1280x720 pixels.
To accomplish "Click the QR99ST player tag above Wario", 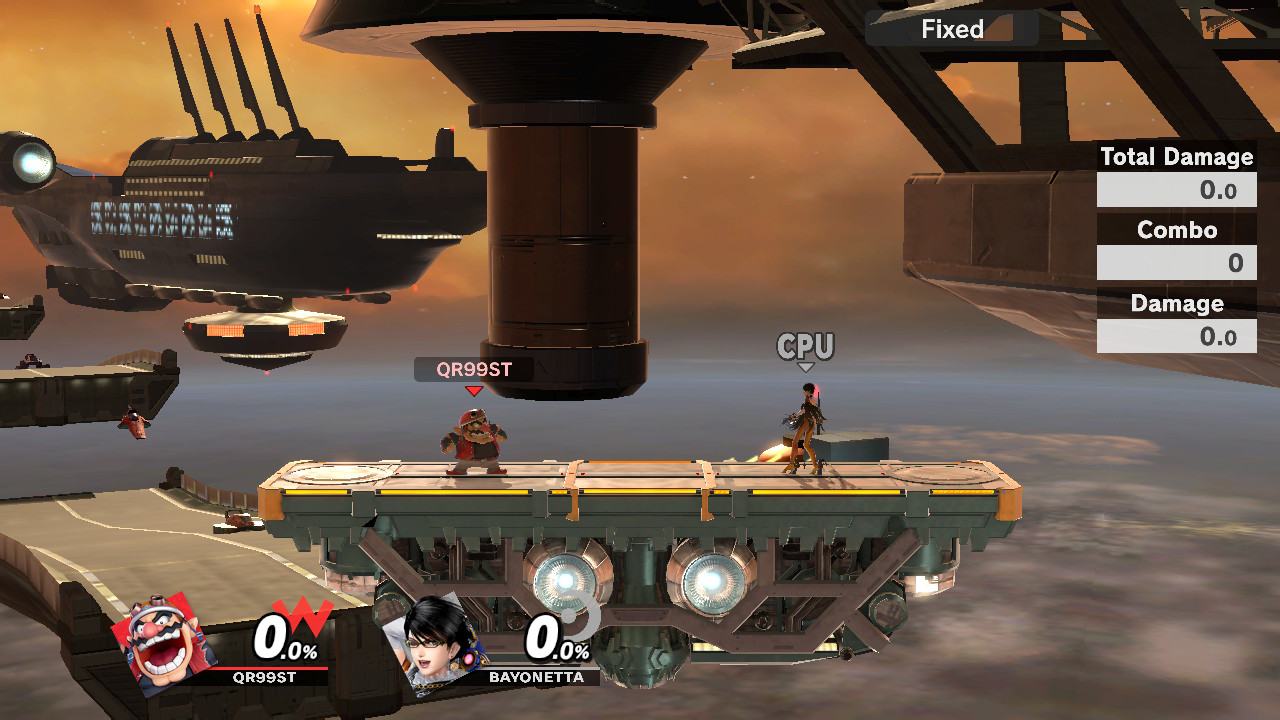I will click(473, 369).
